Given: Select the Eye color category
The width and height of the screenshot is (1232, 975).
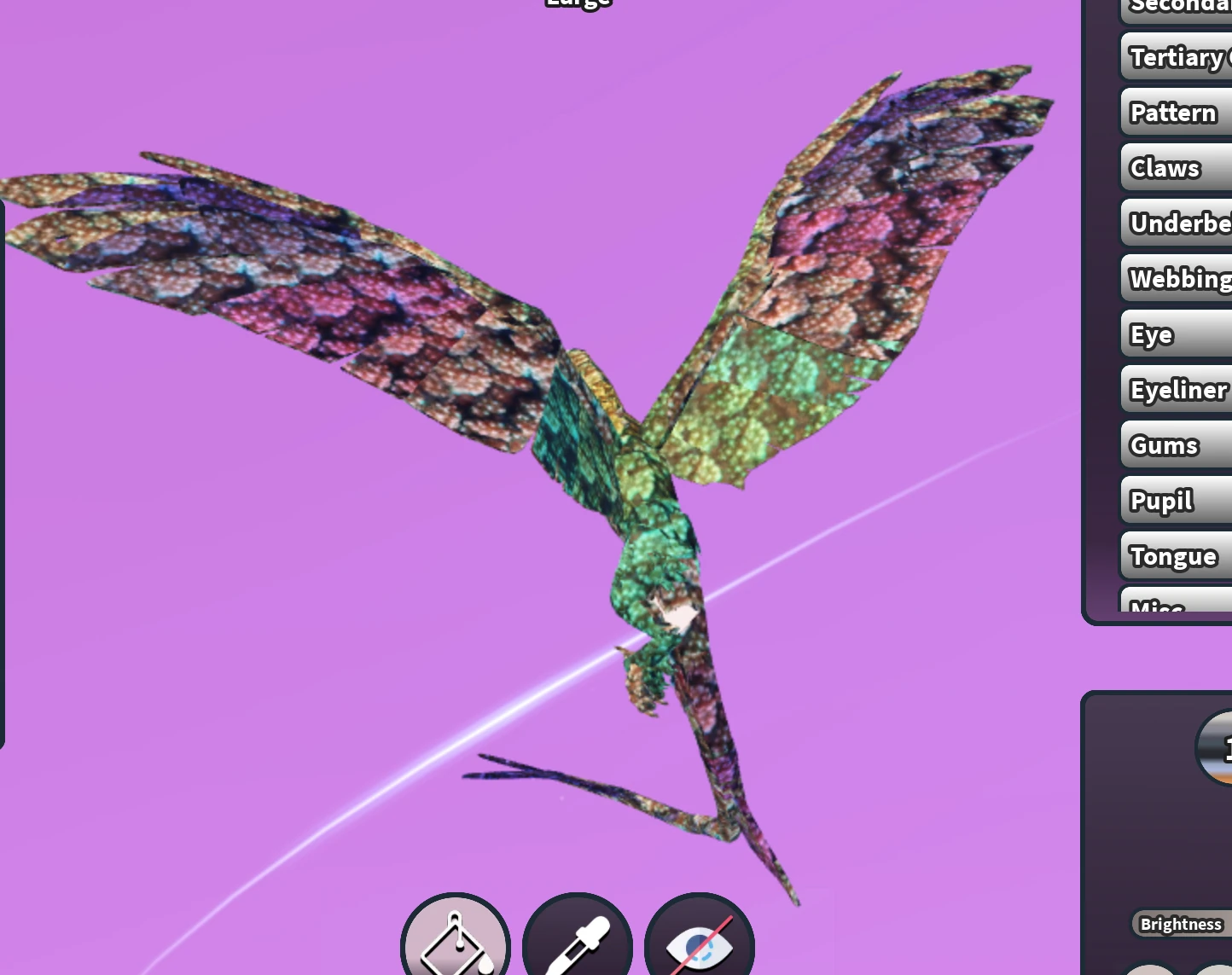Looking at the screenshot, I should 1151,334.
